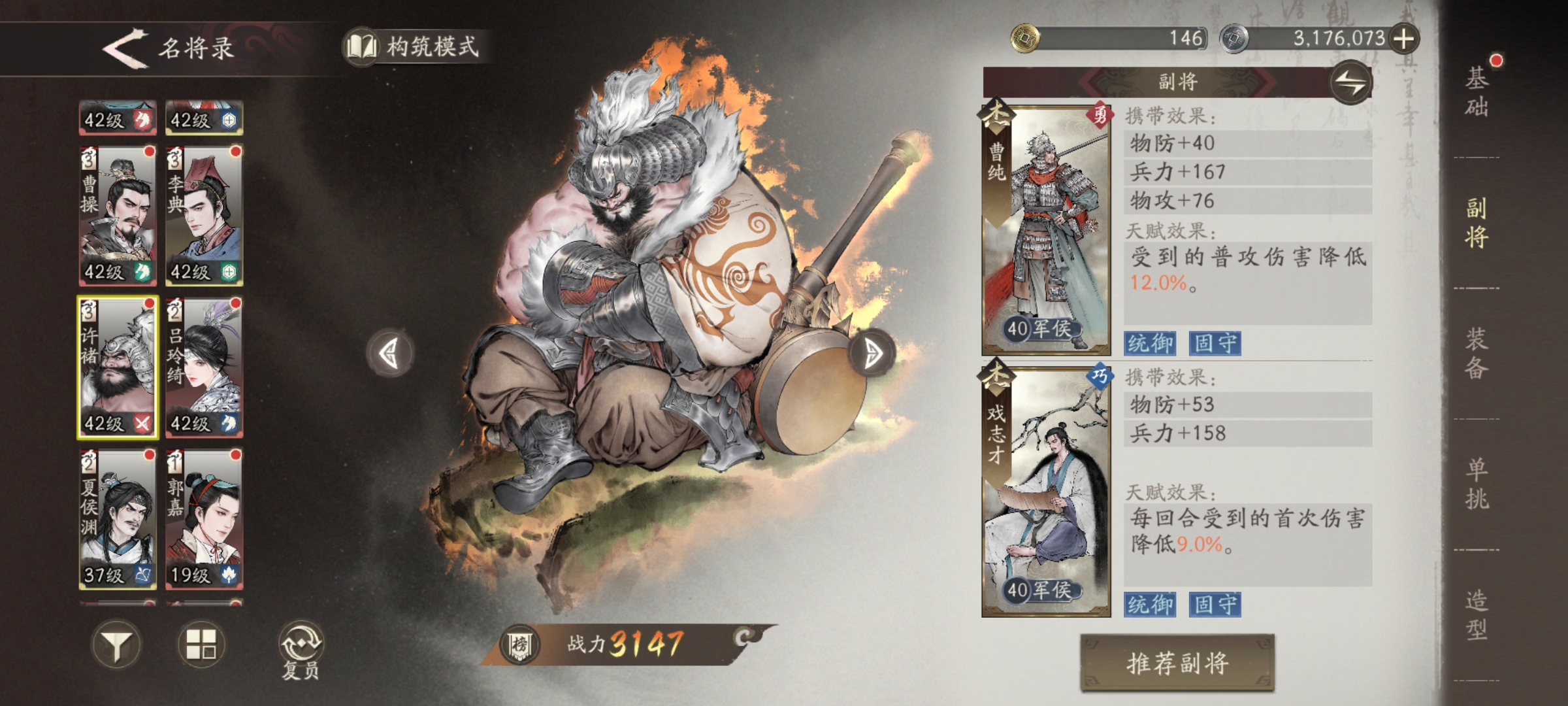The image size is (1568, 706).
Task: Show the next general with right arrow
Action: point(872,354)
